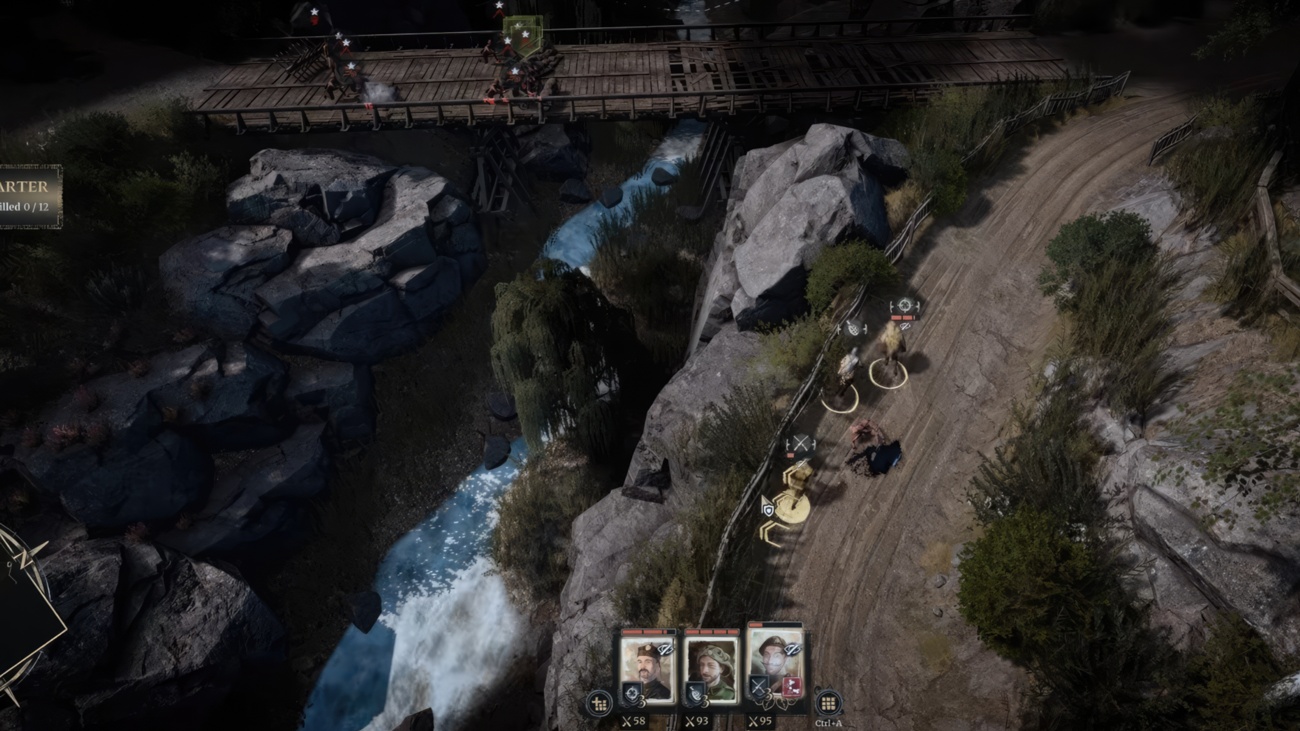Click the orange health bar above the third portrait

point(756,624)
